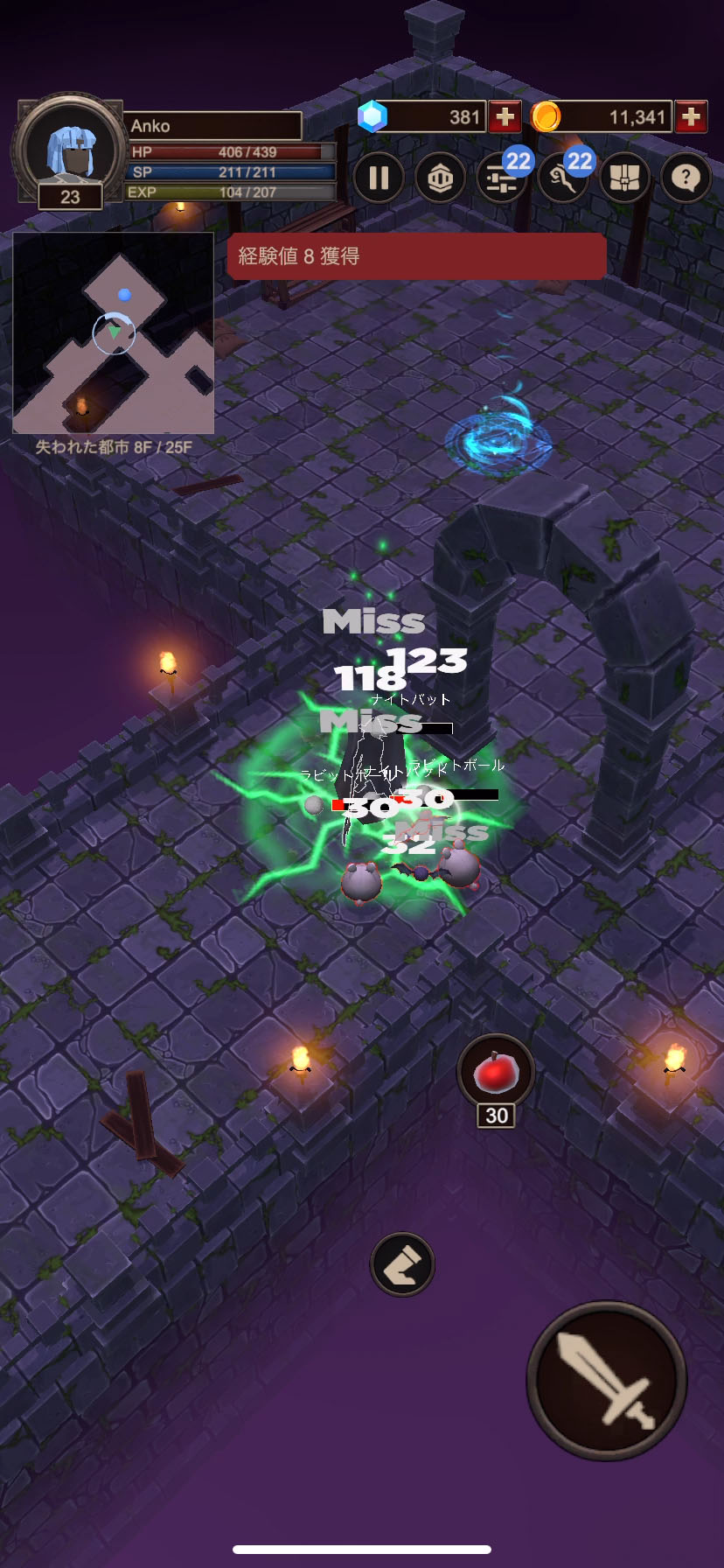The image size is (724, 1568).
Task: Use the red apple item
Action: pos(496,1073)
